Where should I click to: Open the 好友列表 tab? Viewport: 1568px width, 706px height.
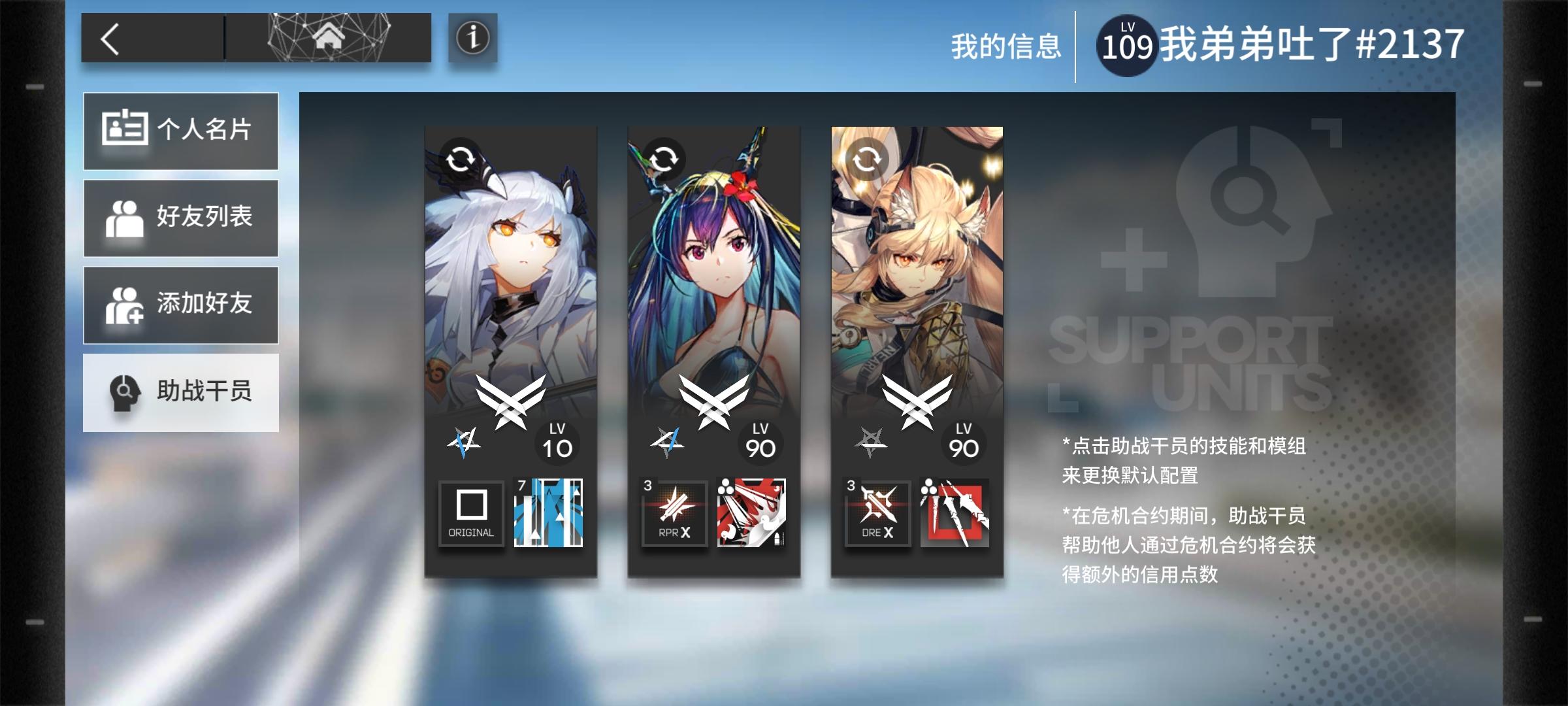(181, 218)
